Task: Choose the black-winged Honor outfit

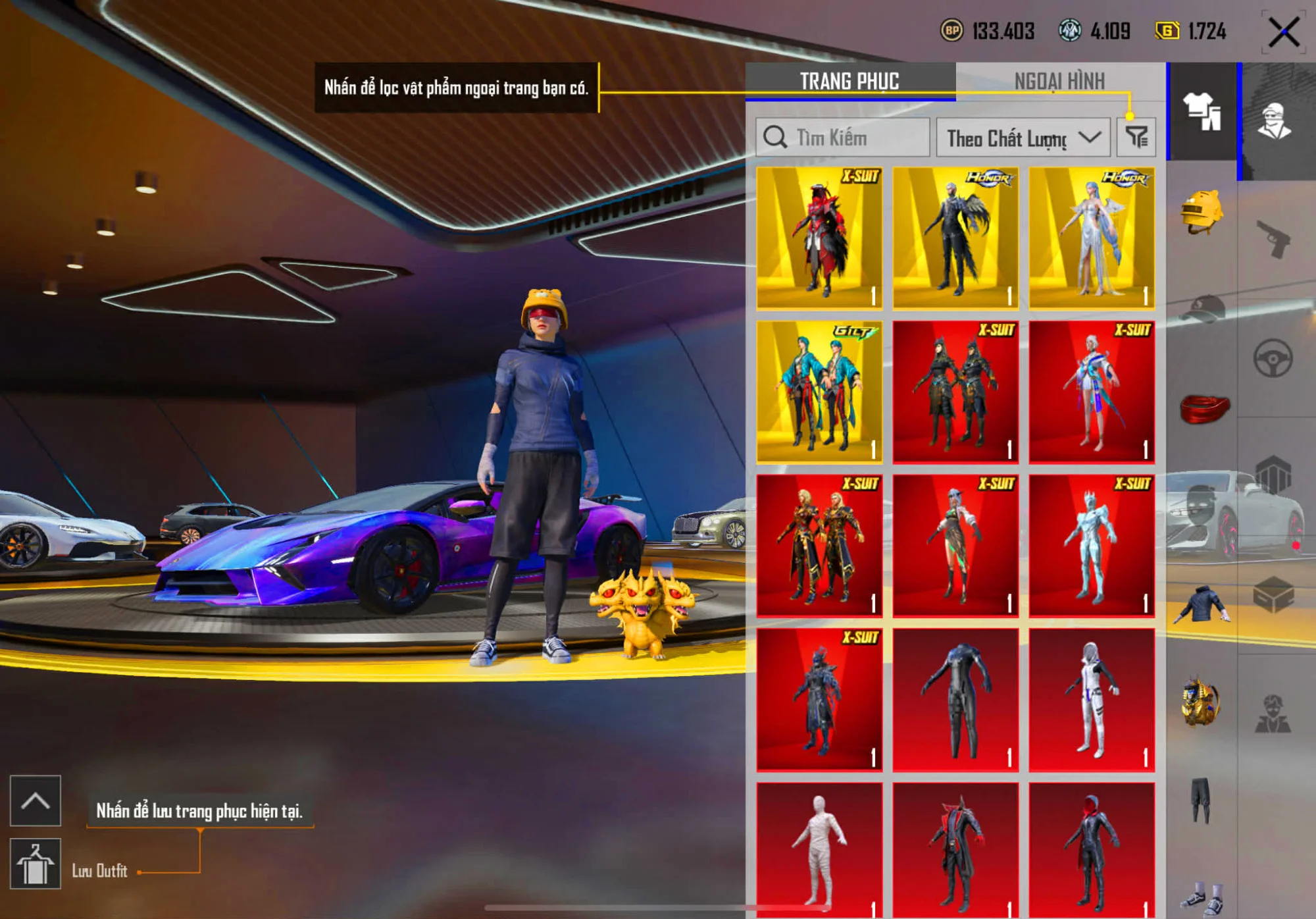Action: (x=955, y=238)
